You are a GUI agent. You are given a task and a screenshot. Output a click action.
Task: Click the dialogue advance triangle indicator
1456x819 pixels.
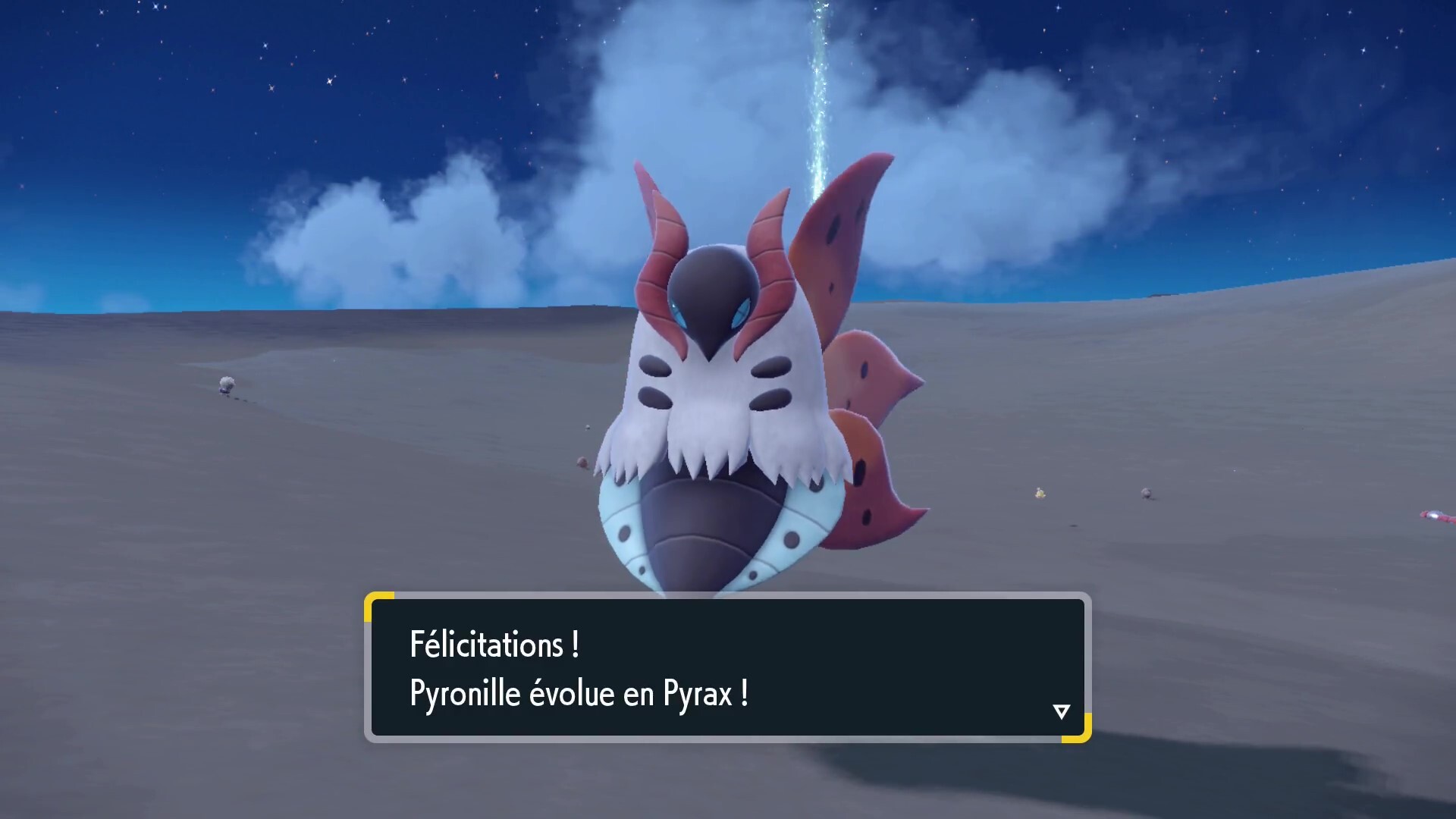(x=1062, y=711)
